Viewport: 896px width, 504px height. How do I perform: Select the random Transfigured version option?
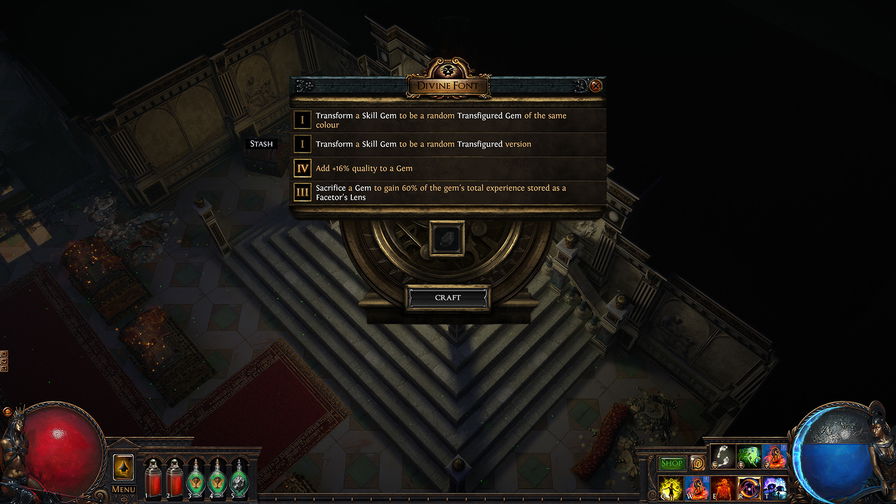(448, 144)
